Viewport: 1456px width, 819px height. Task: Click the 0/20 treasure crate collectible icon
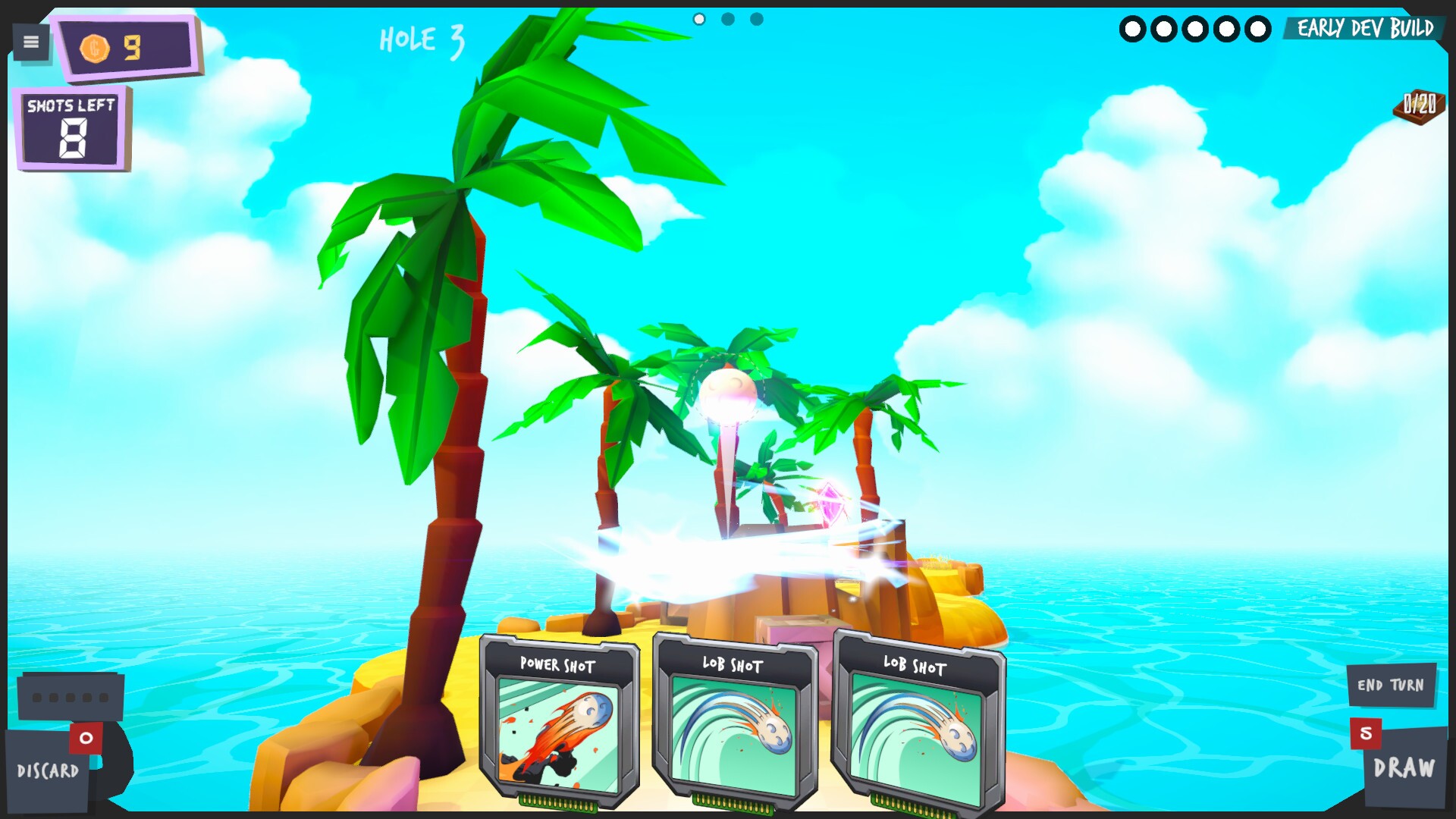(1418, 106)
